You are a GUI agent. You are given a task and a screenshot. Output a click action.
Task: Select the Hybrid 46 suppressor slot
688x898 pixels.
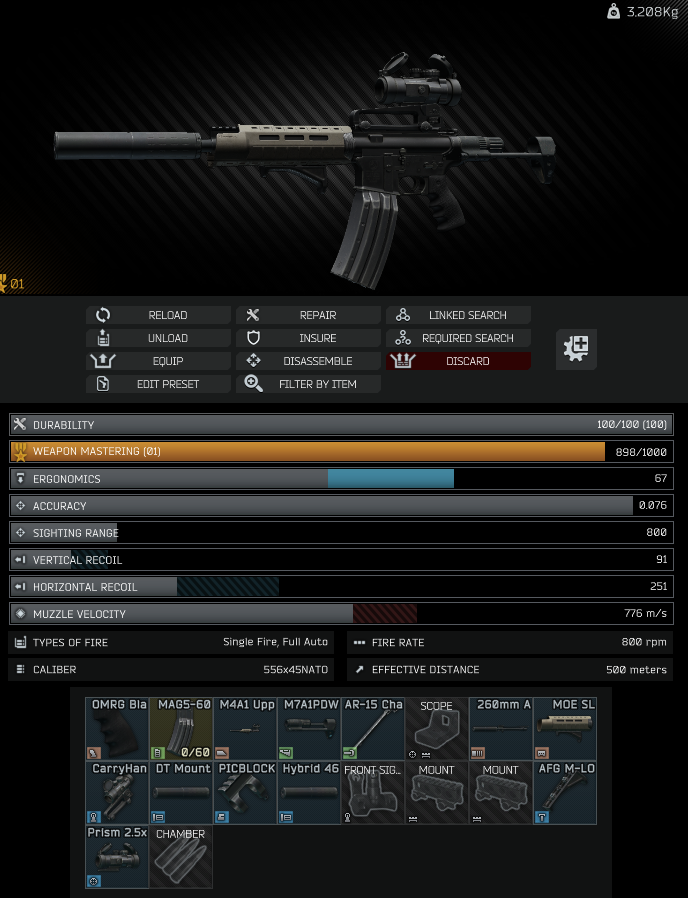[309, 793]
